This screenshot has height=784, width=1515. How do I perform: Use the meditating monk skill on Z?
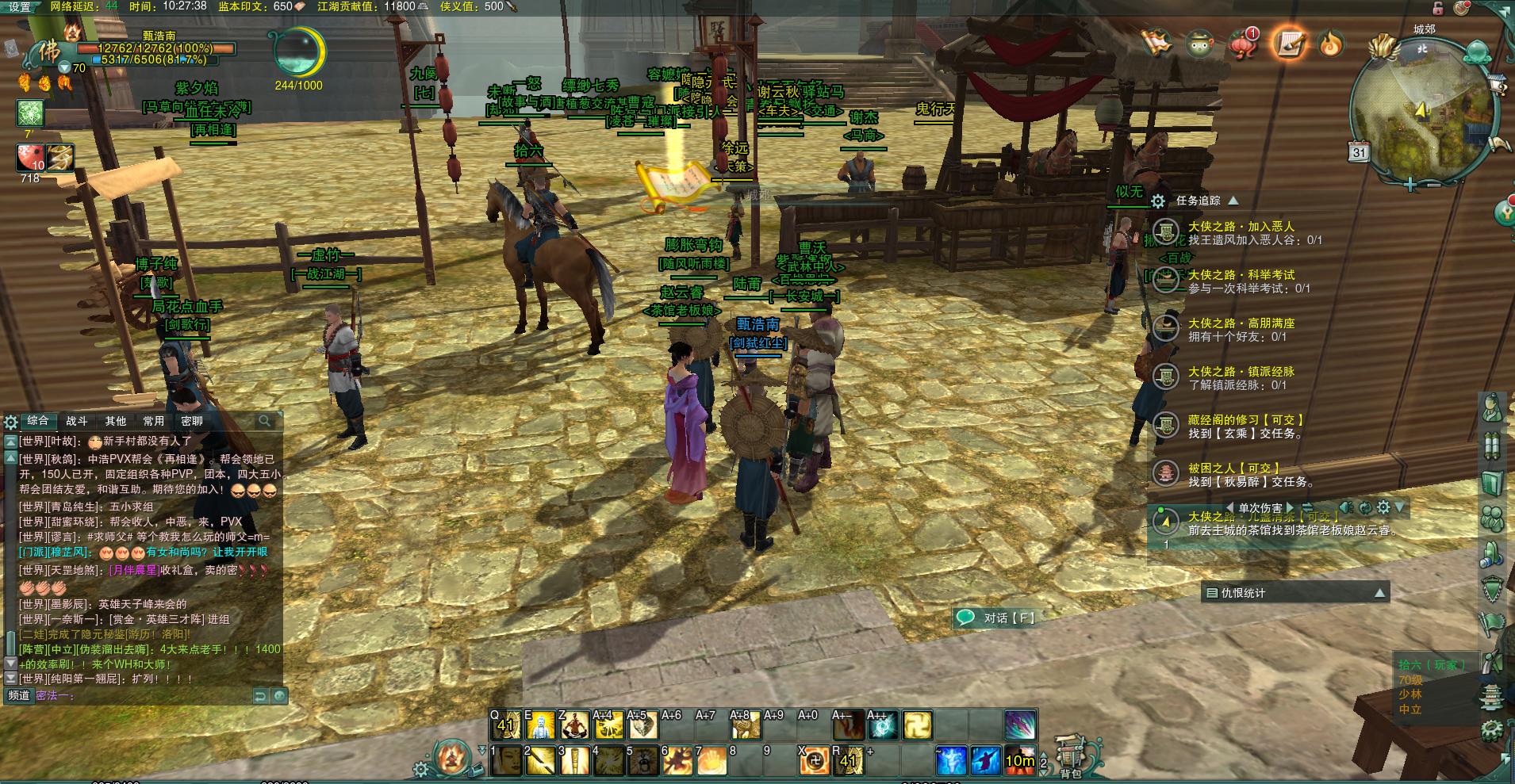574,725
